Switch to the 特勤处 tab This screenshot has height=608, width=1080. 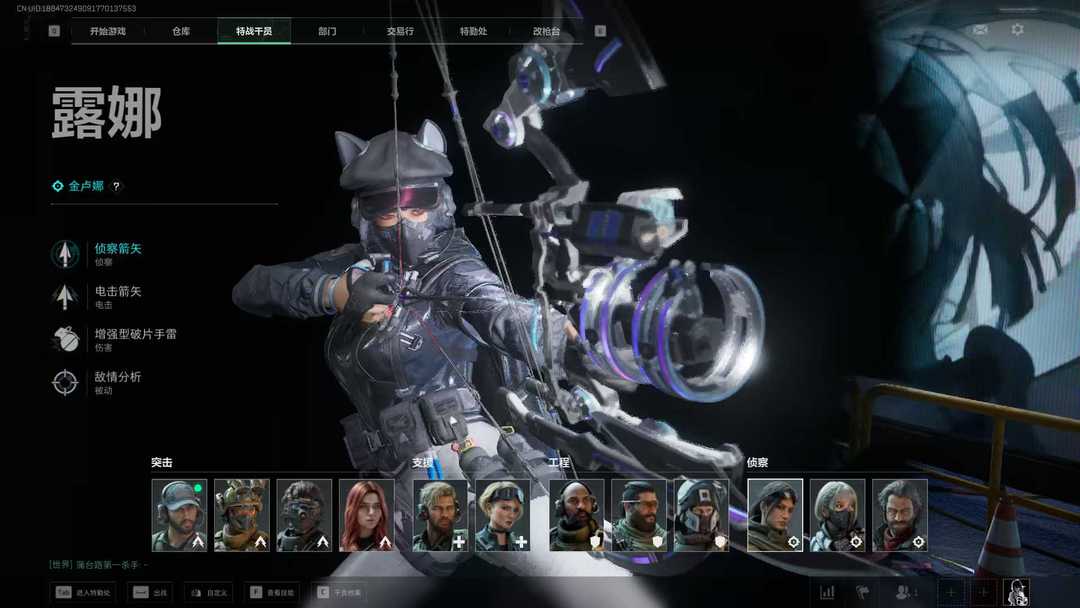tap(473, 31)
